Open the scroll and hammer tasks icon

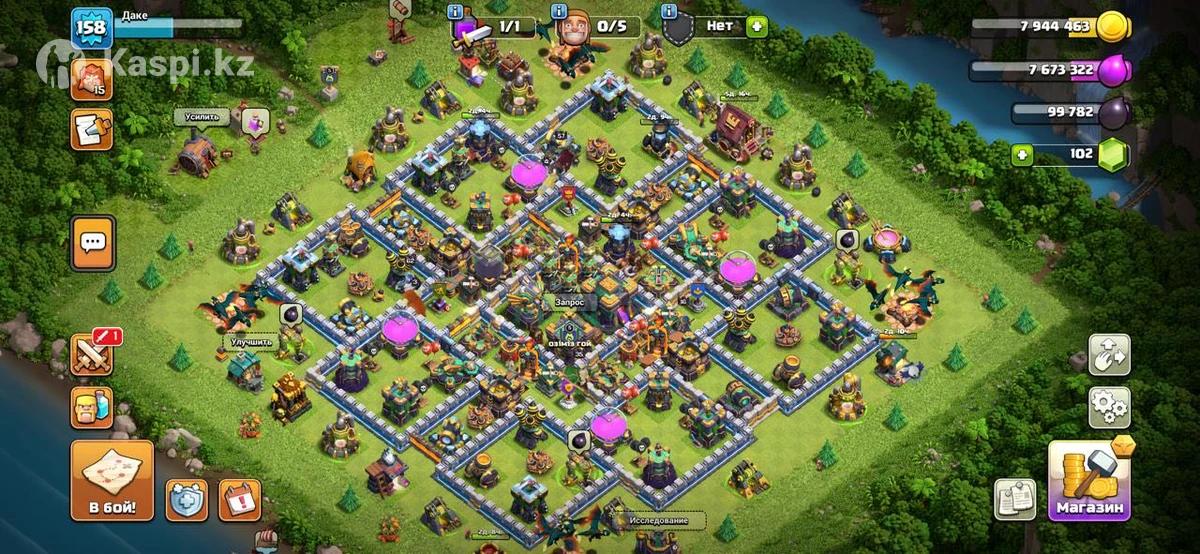click(x=91, y=129)
